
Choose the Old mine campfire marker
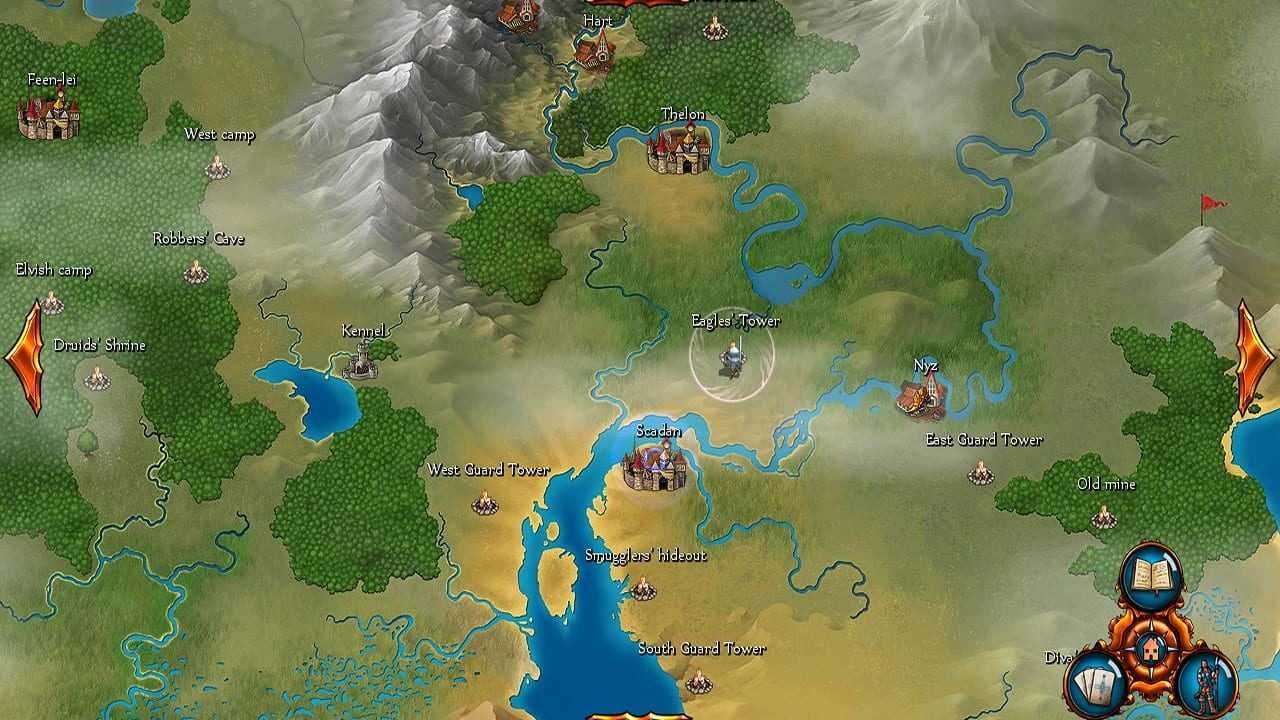1103,516
